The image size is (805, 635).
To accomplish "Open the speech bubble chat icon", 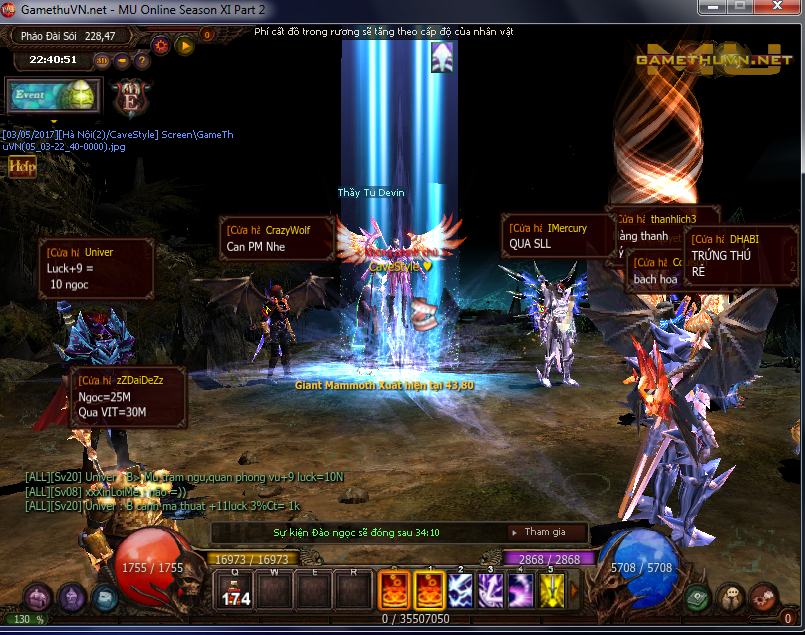I will (731, 598).
